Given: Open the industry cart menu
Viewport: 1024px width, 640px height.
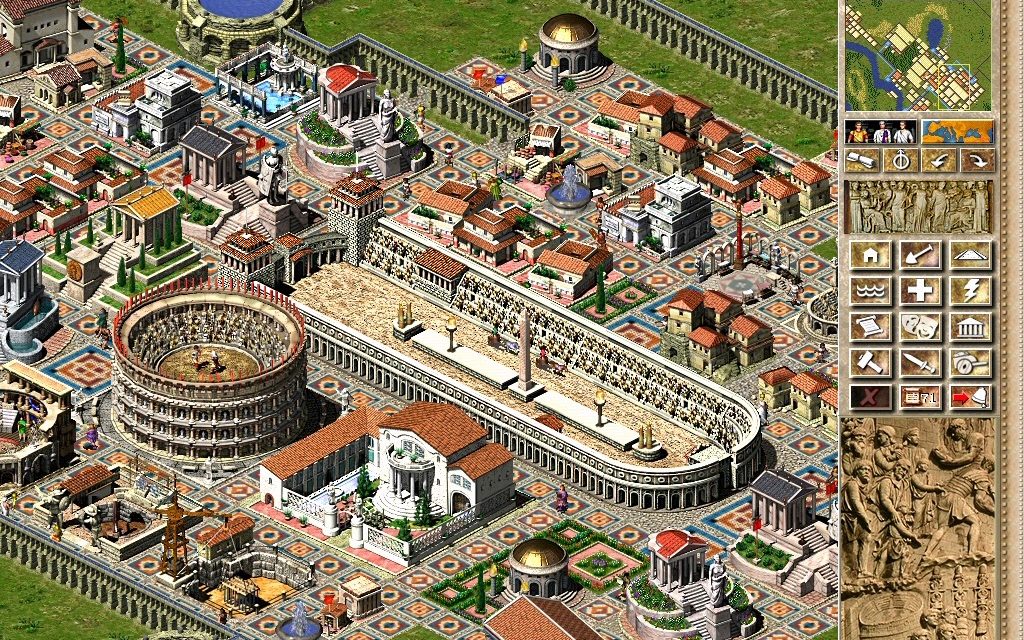Looking at the screenshot, I should pyautogui.click(x=970, y=362).
